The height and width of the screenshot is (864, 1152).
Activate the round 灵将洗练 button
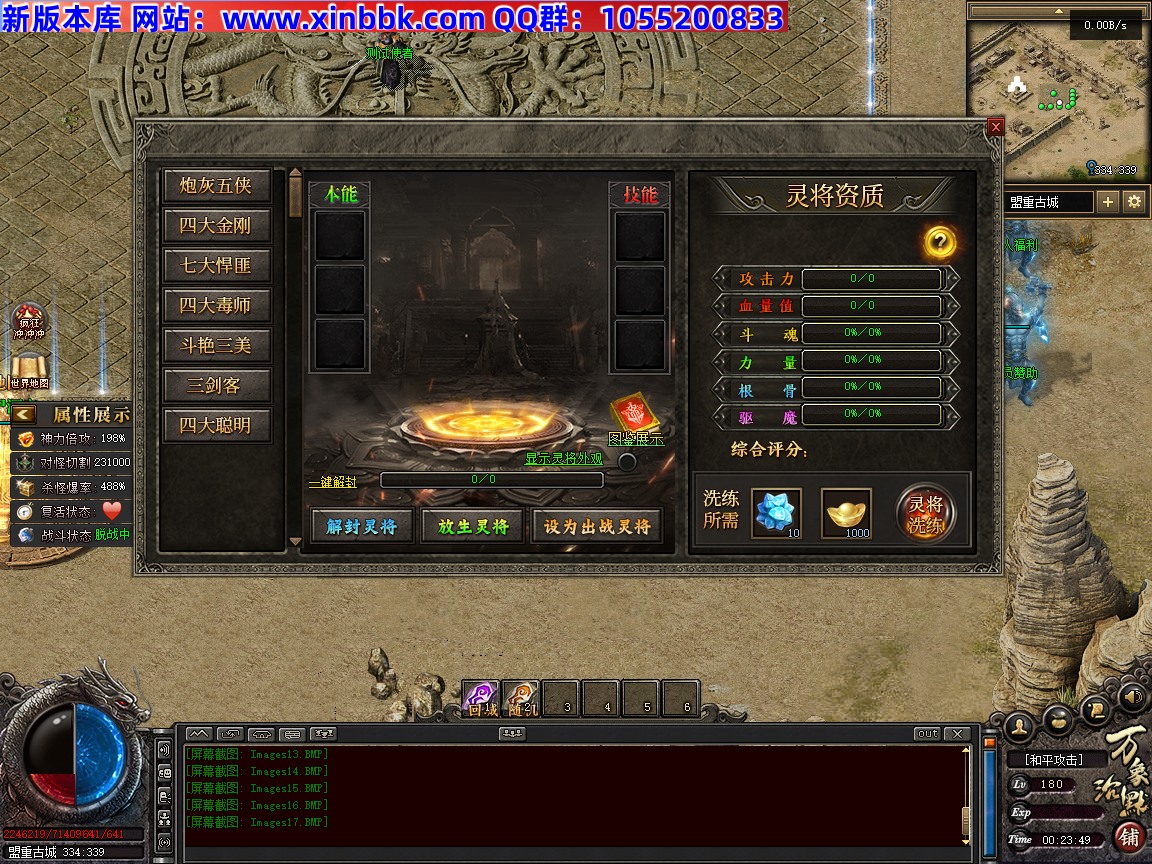click(925, 514)
